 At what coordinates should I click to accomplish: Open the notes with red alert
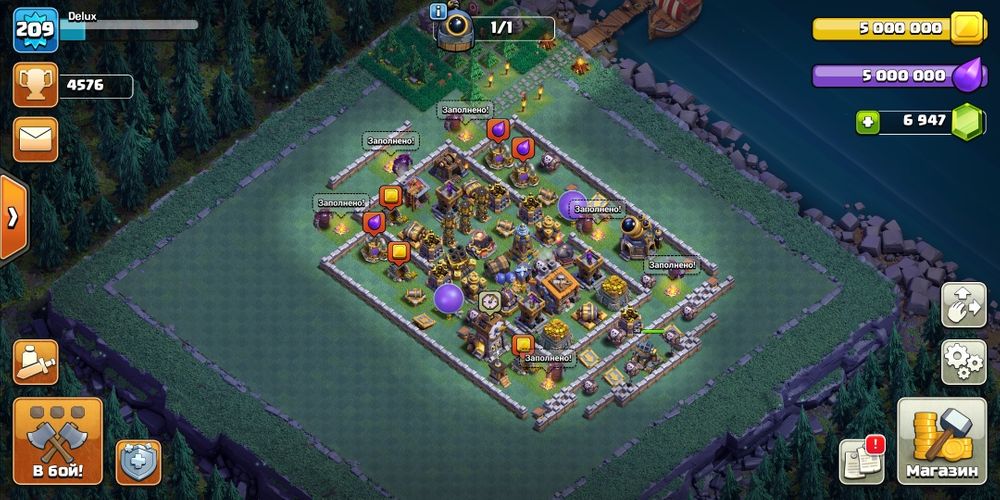pyautogui.click(x=861, y=459)
